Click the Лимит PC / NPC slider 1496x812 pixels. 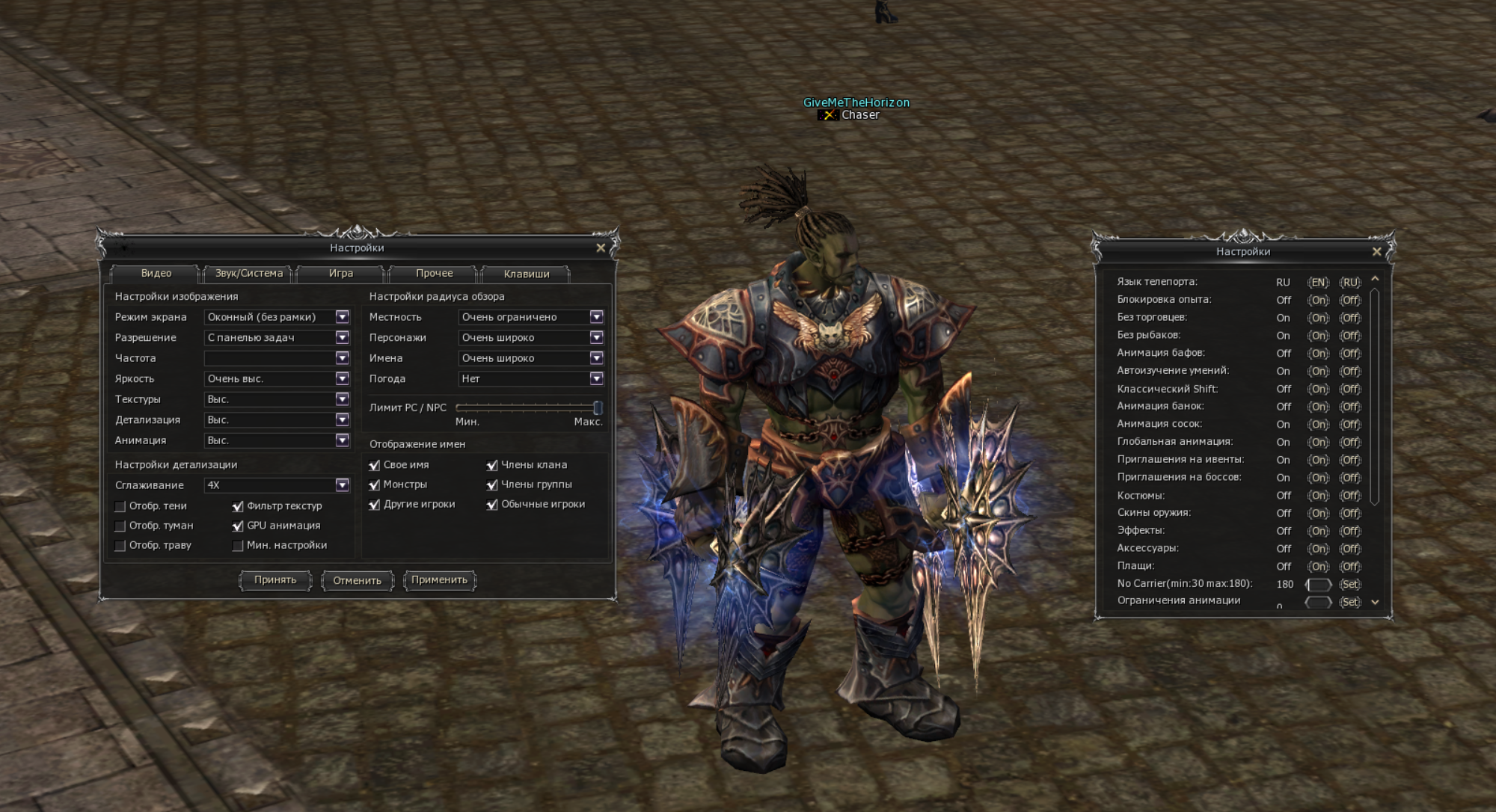point(527,407)
